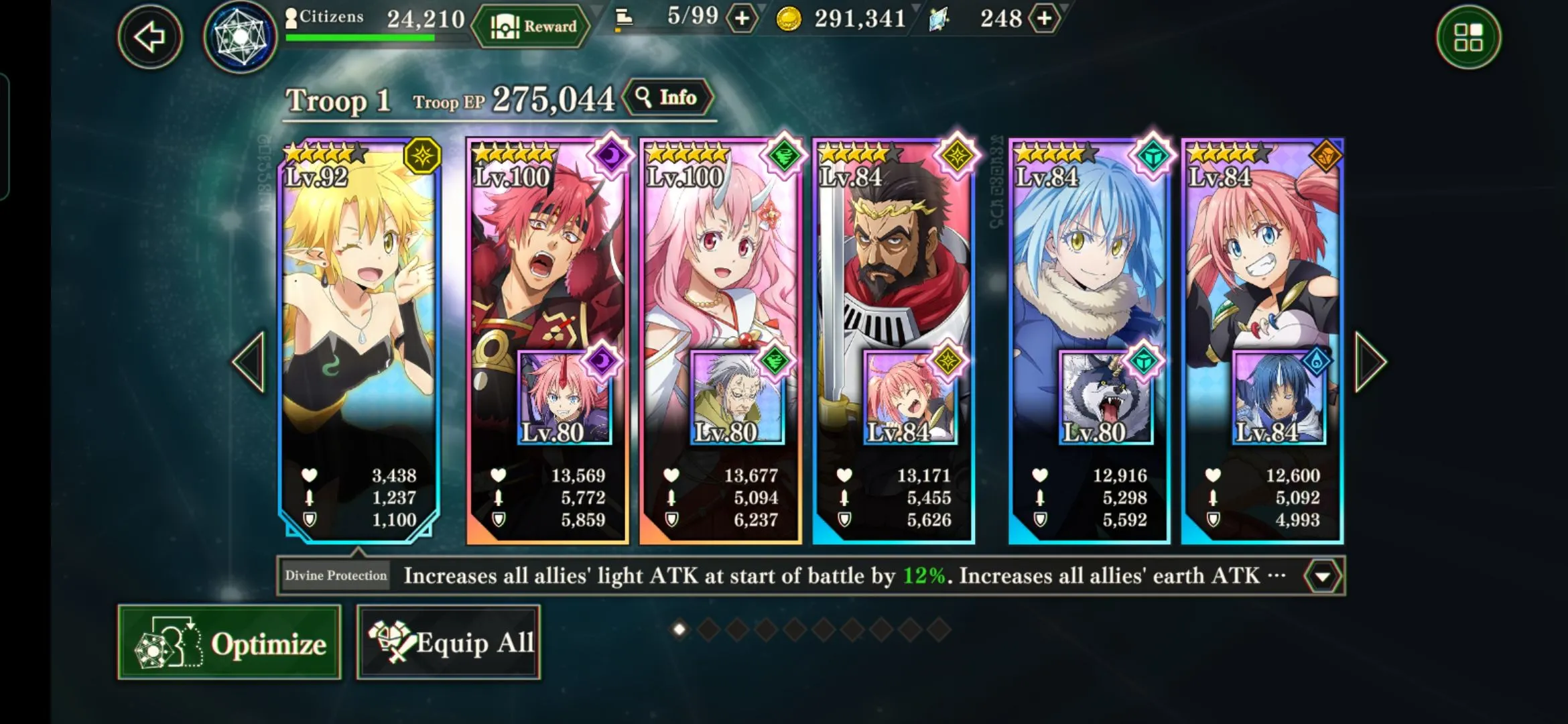Add crystals with the plus beside 248
Viewport: 1568px width, 724px height.
coord(1044,19)
